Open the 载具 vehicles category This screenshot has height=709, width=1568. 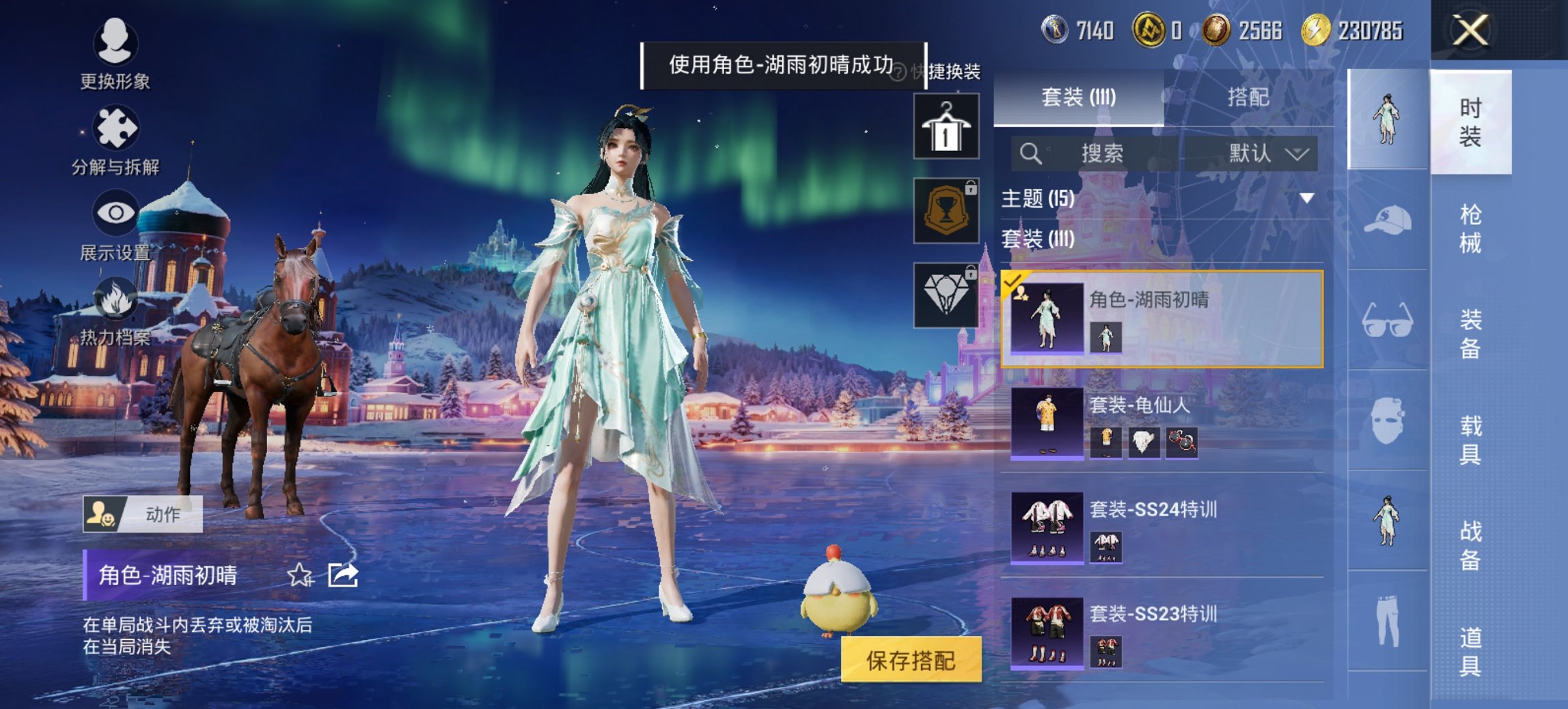pyautogui.click(x=1470, y=440)
